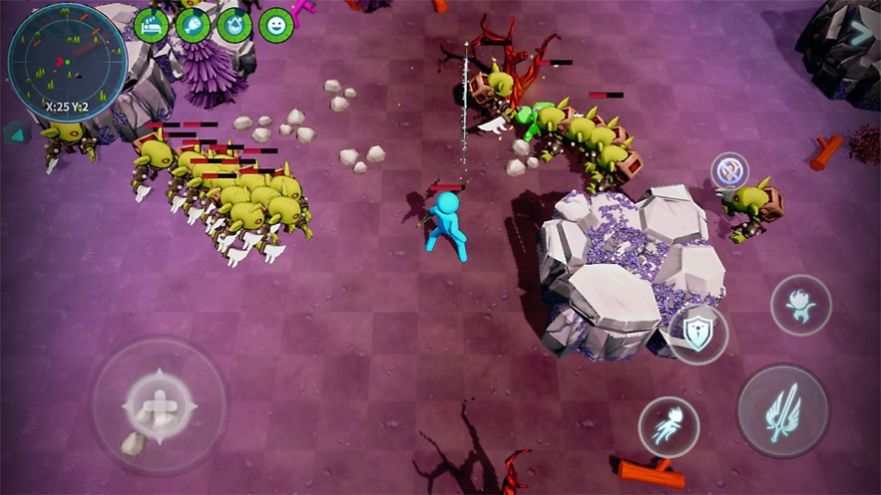The height and width of the screenshot is (495, 881).
Task: Use the sprinting figure dash ability
Action: [x=668, y=427]
